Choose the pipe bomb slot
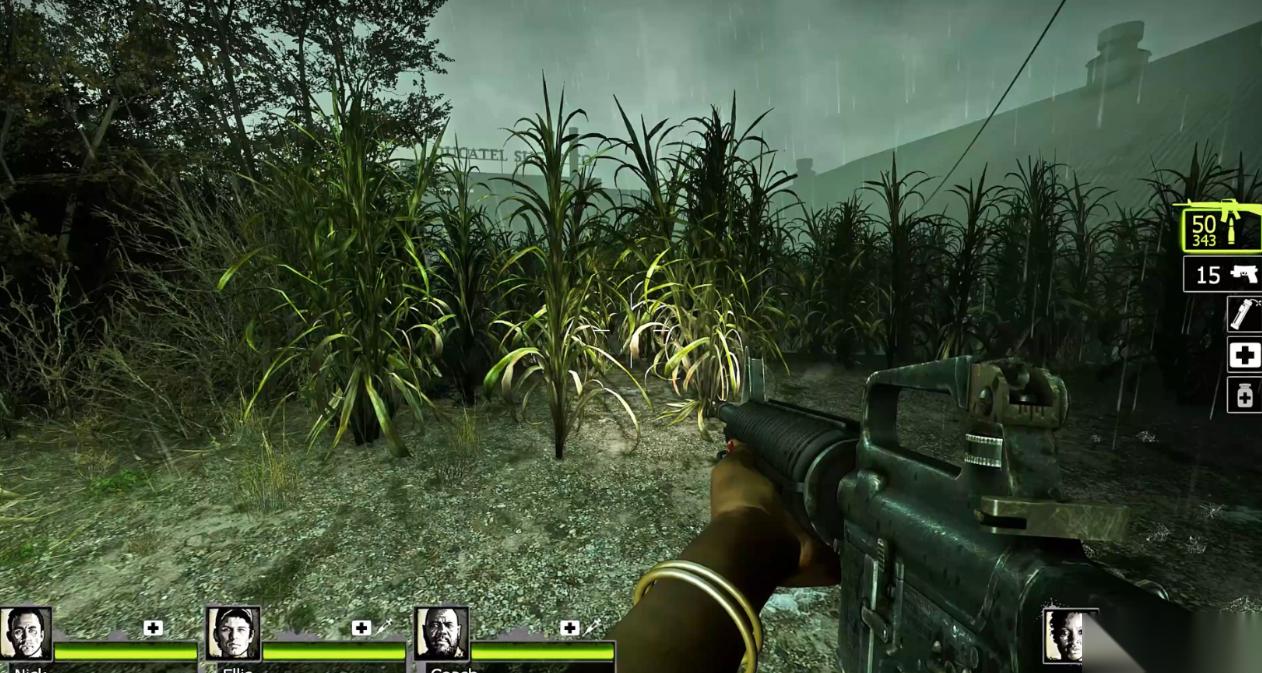The image size is (1262, 673). pos(1244,314)
